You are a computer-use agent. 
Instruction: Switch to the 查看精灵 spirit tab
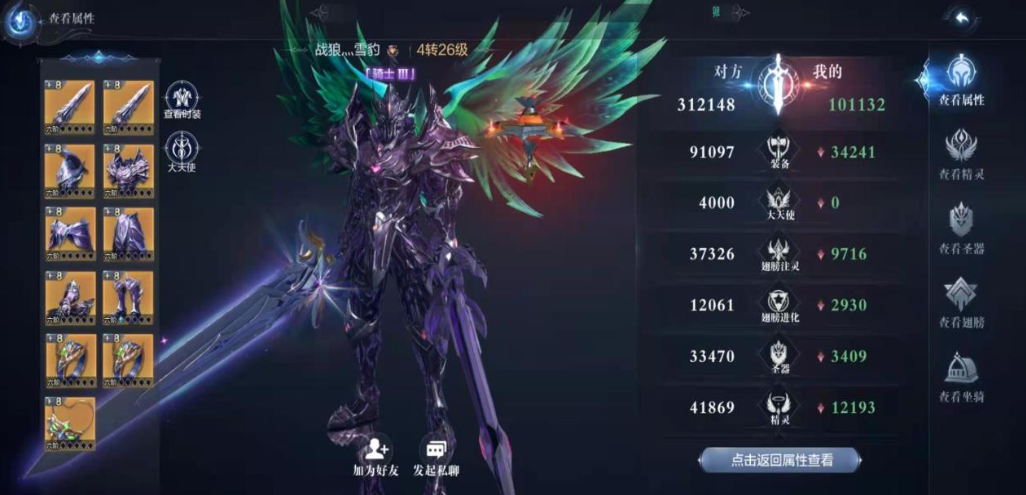tap(961, 154)
